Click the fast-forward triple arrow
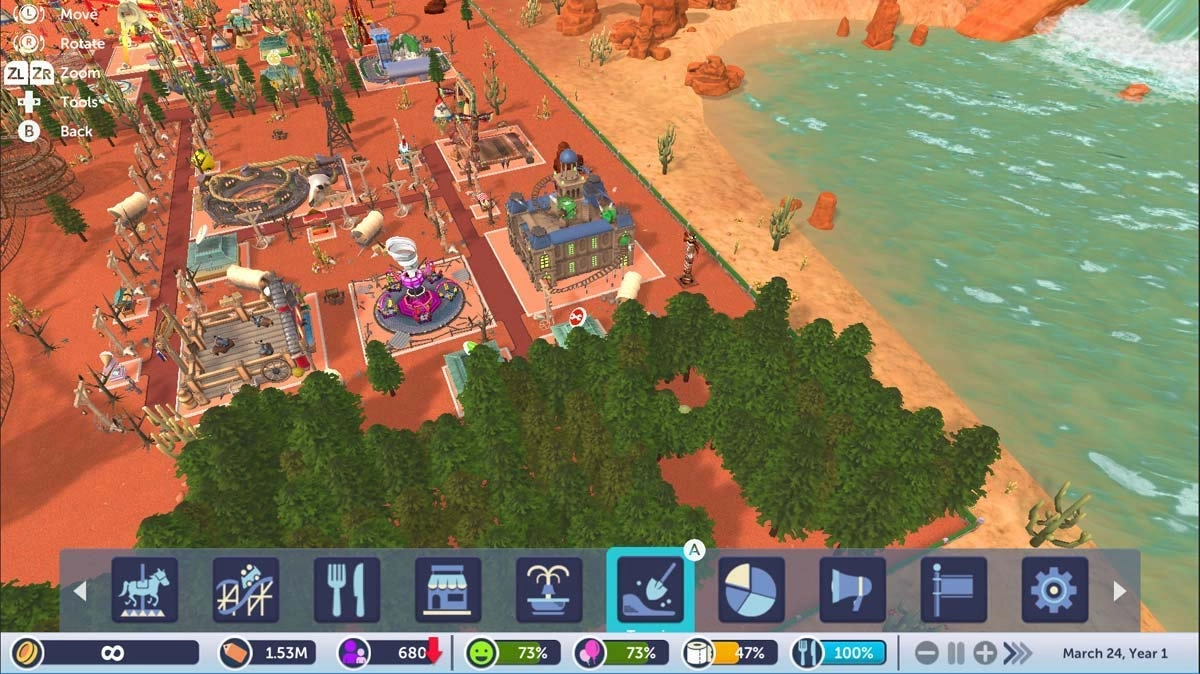This screenshot has height=674, width=1200. (x=1018, y=654)
